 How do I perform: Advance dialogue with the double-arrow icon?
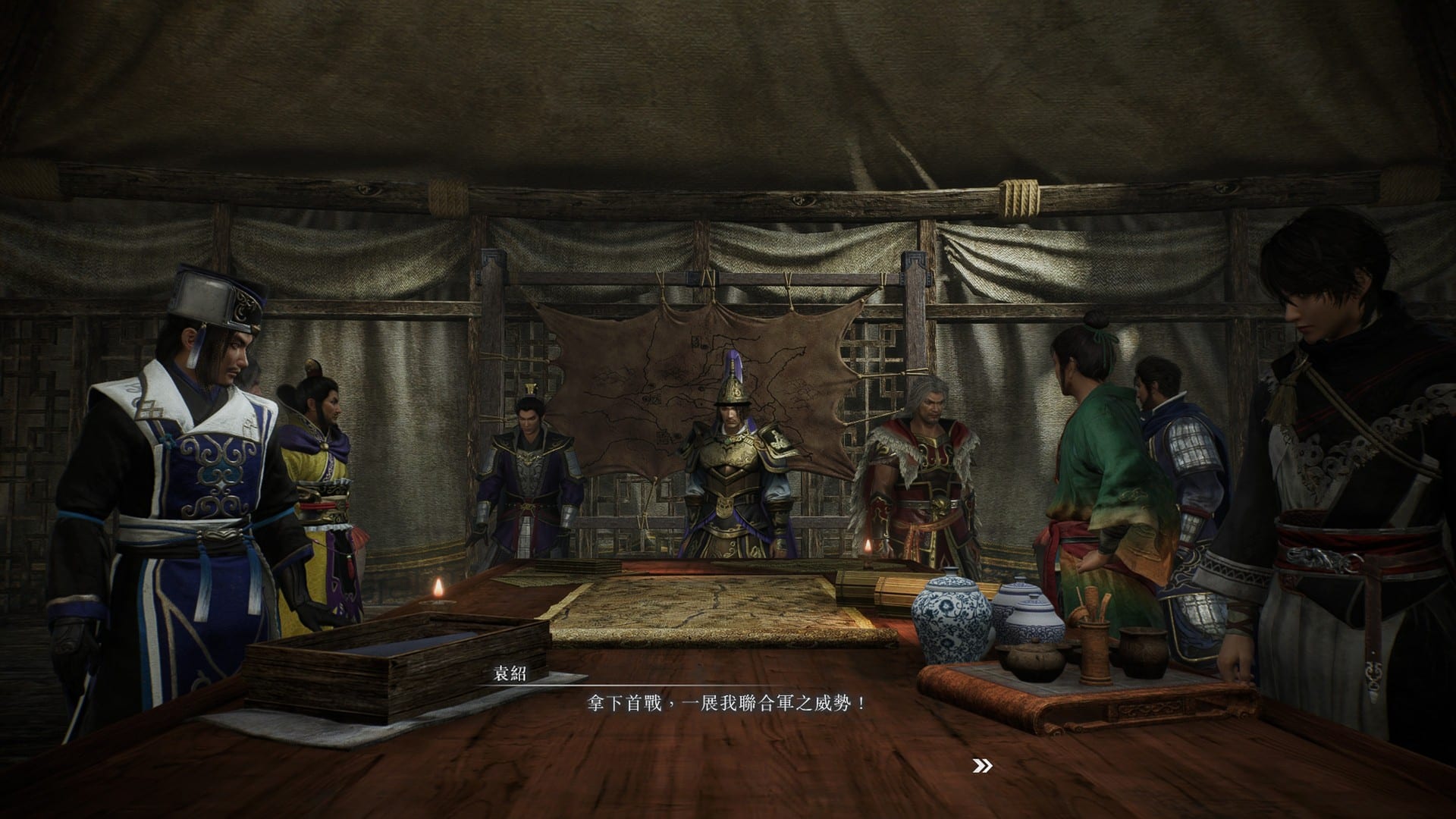click(982, 767)
